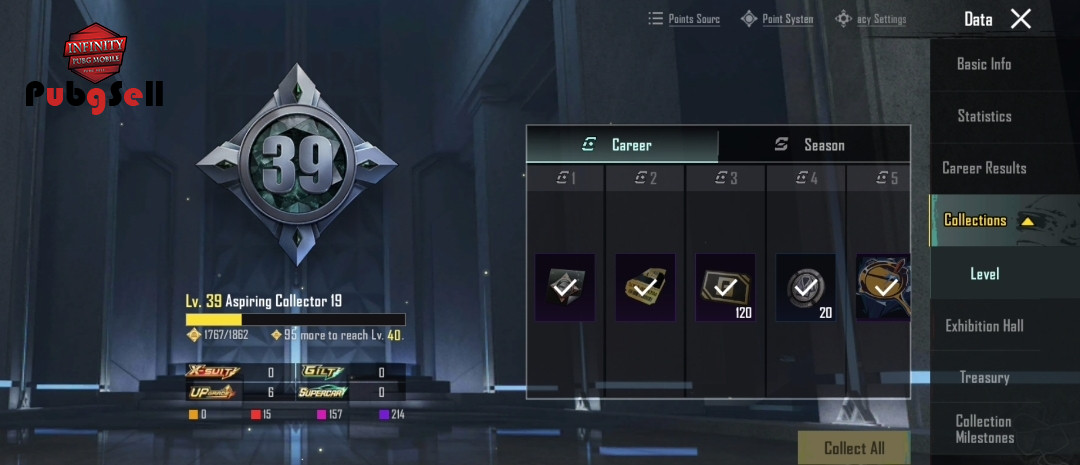Open Collection Milestones
This screenshot has width=1080, height=465.
984,429
